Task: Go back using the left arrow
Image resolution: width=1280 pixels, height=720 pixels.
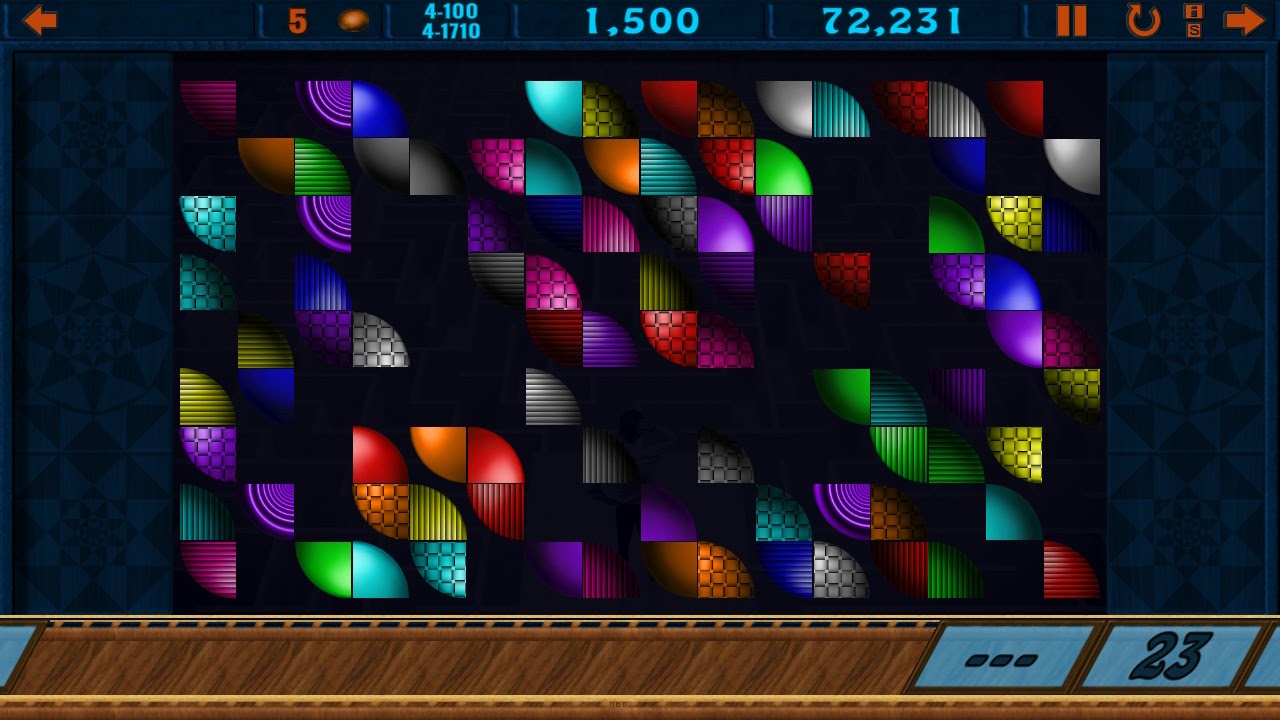Action: pyautogui.click(x=40, y=18)
